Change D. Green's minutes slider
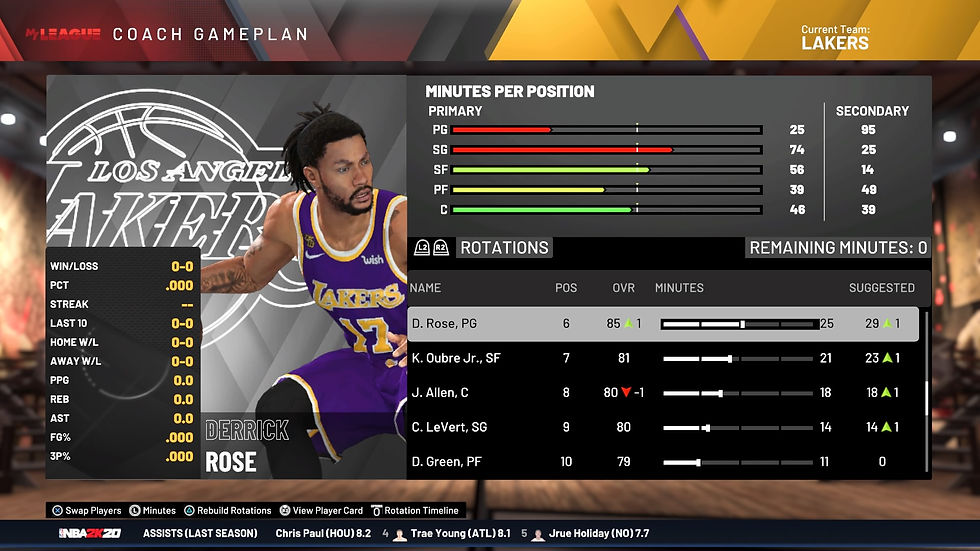980x551 pixels. 738,462
